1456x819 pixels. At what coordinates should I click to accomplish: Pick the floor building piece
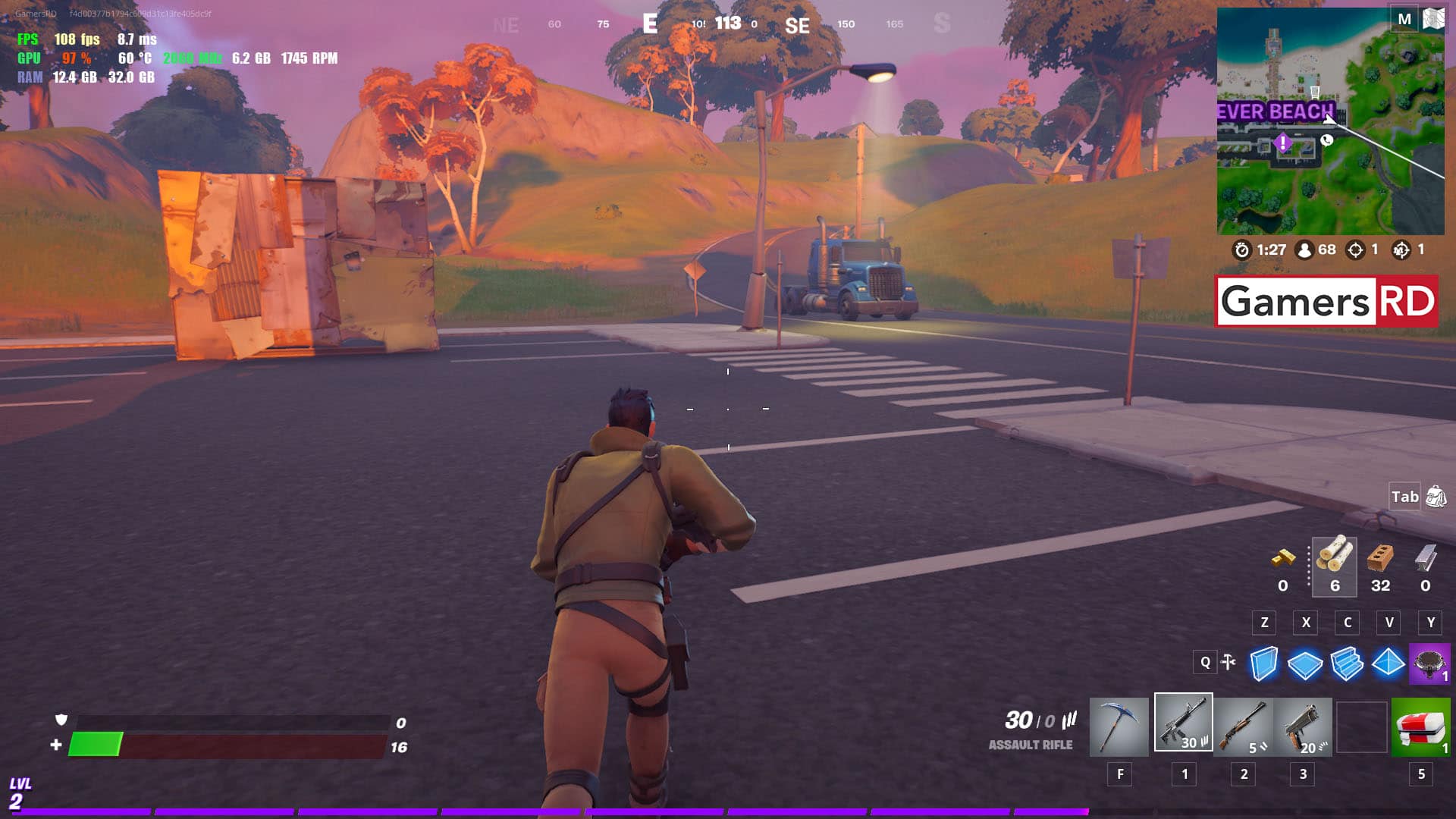coord(1305,665)
